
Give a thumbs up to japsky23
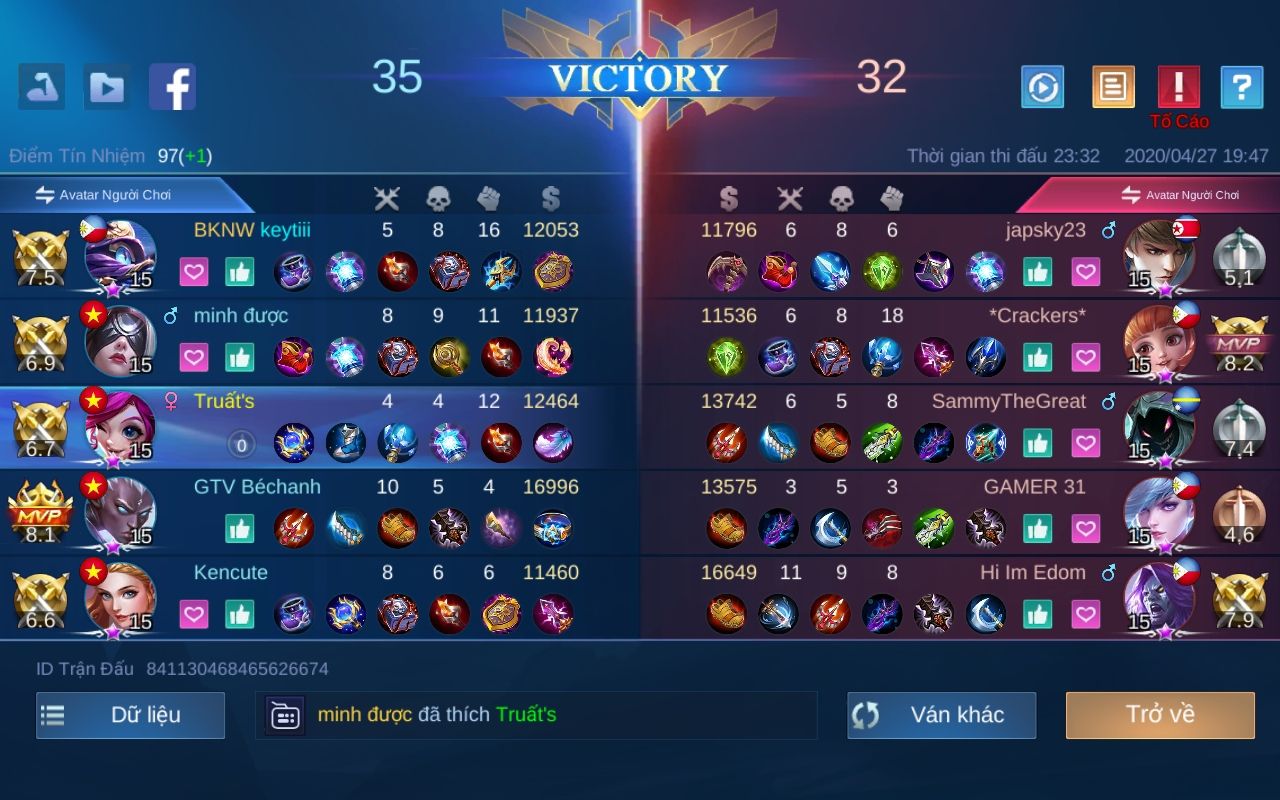(x=1038, y=271)
